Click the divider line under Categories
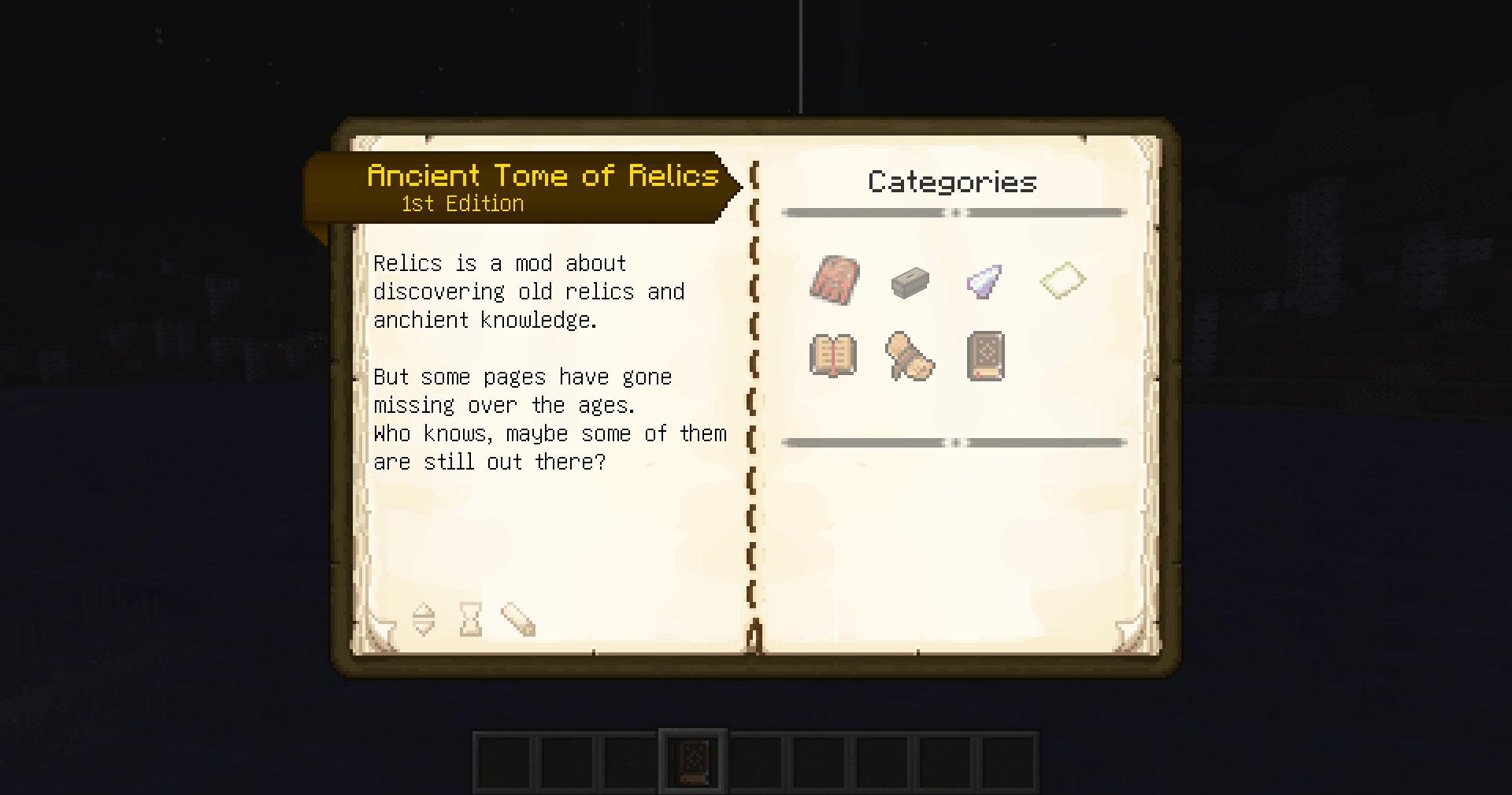The image size is (1512, 795). coord(953,211)
